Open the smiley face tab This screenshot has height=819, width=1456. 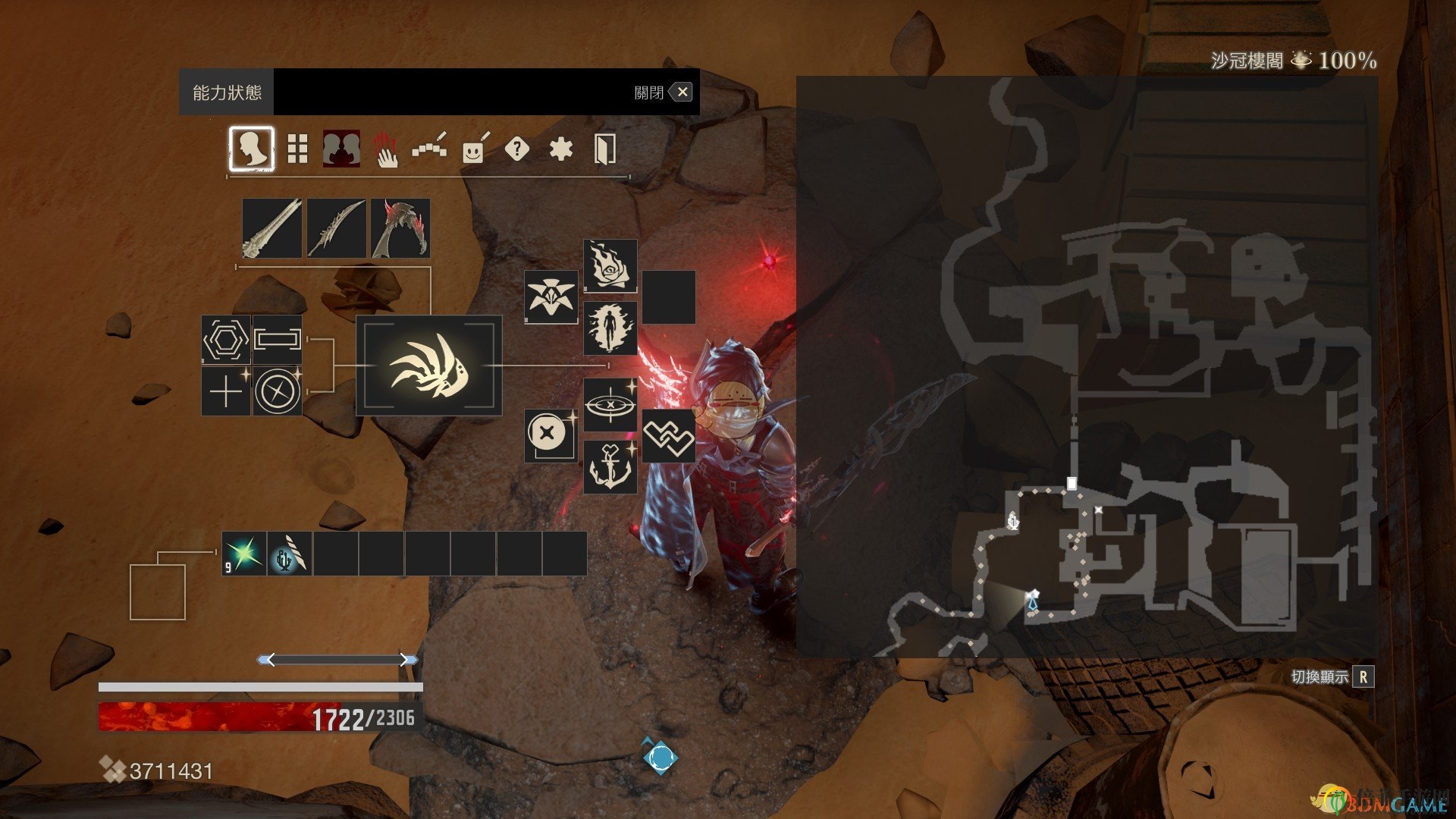pos(474,149)
